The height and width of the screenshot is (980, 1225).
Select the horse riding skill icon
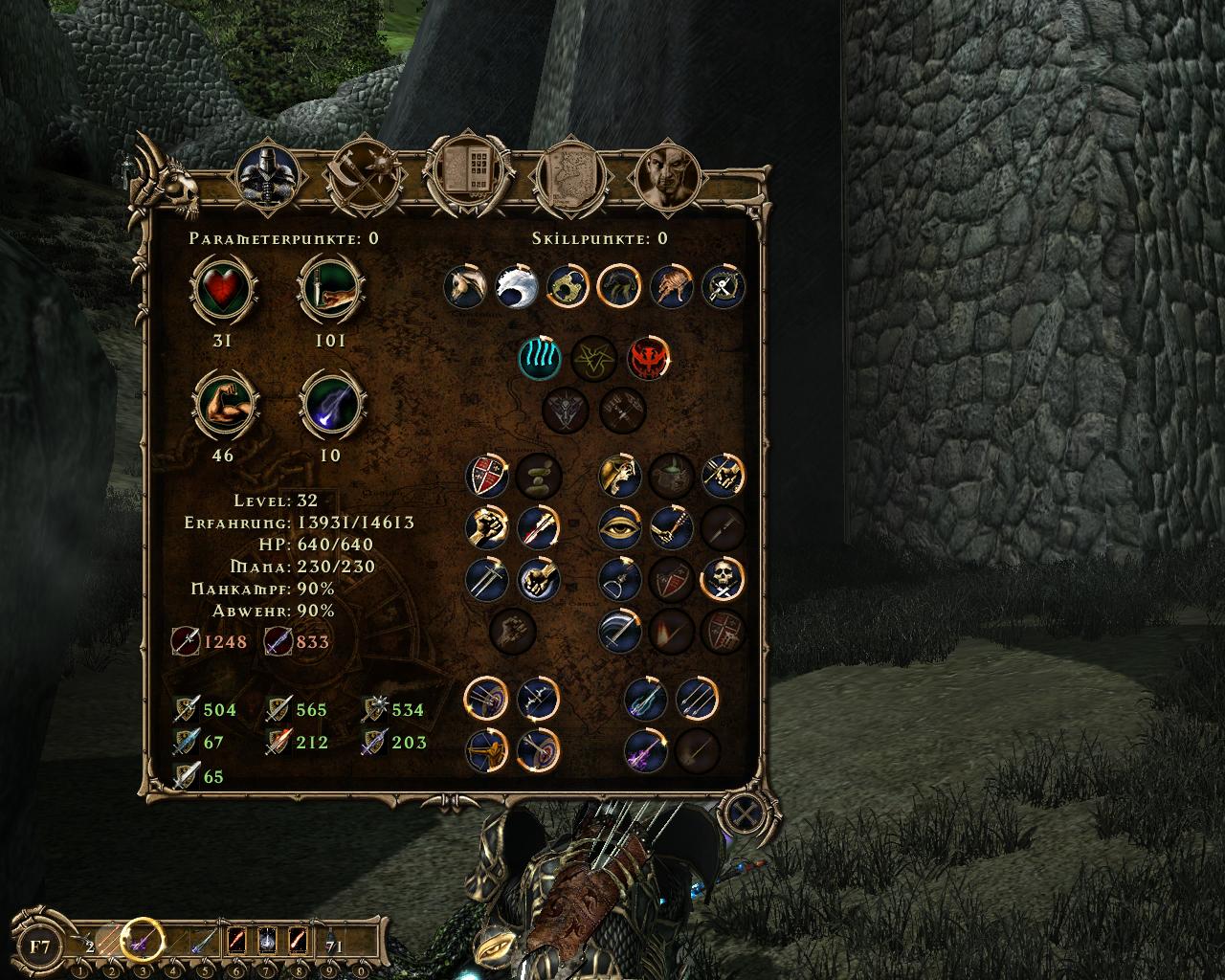pyautogui.click(x=466, y=286)
